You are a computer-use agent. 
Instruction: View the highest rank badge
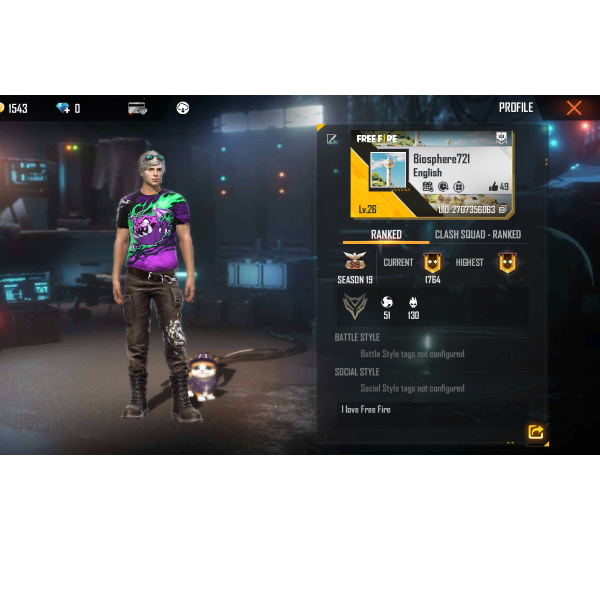click(x=508, y=263)
